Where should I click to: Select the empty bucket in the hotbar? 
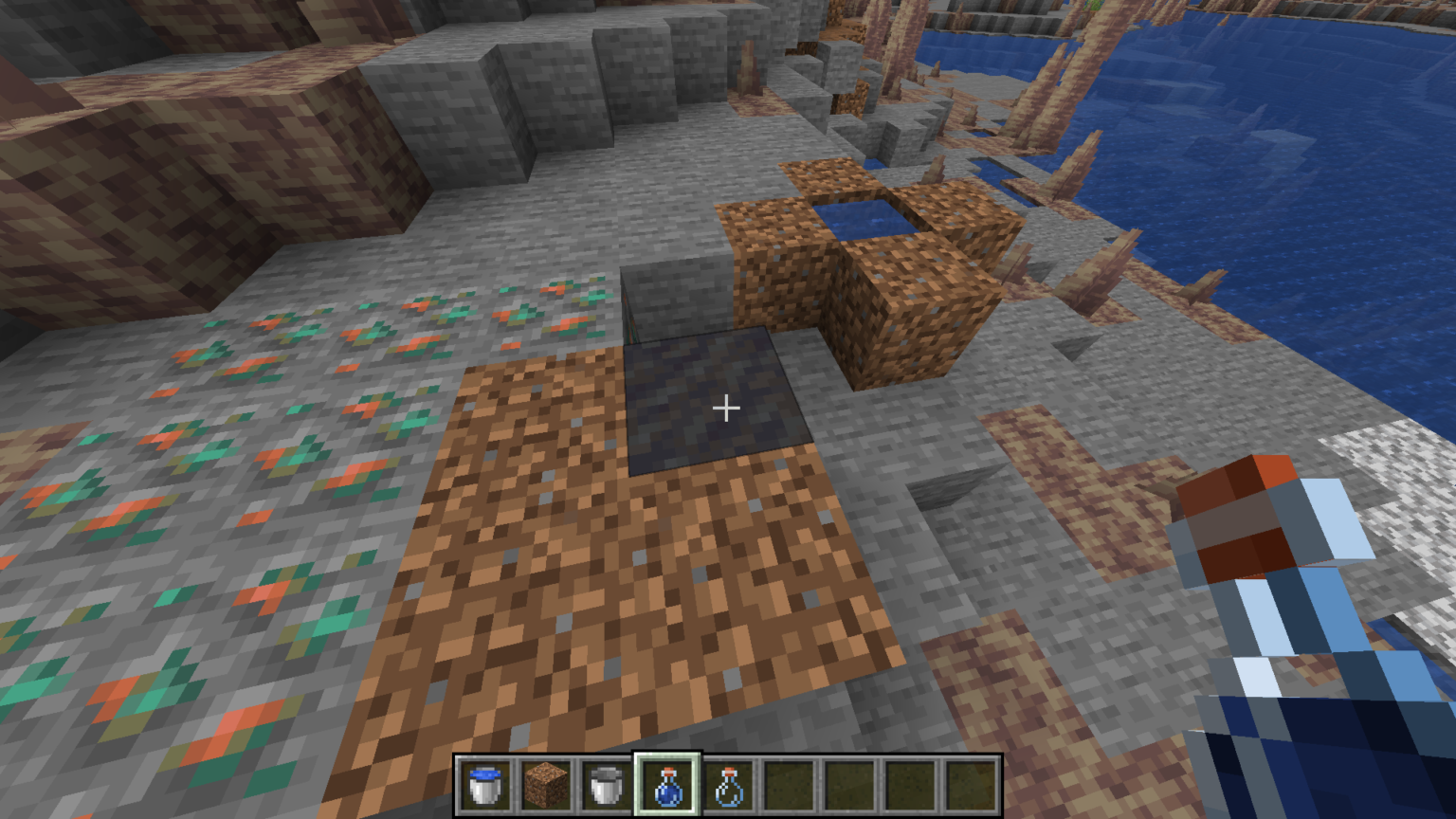[607, 787]
